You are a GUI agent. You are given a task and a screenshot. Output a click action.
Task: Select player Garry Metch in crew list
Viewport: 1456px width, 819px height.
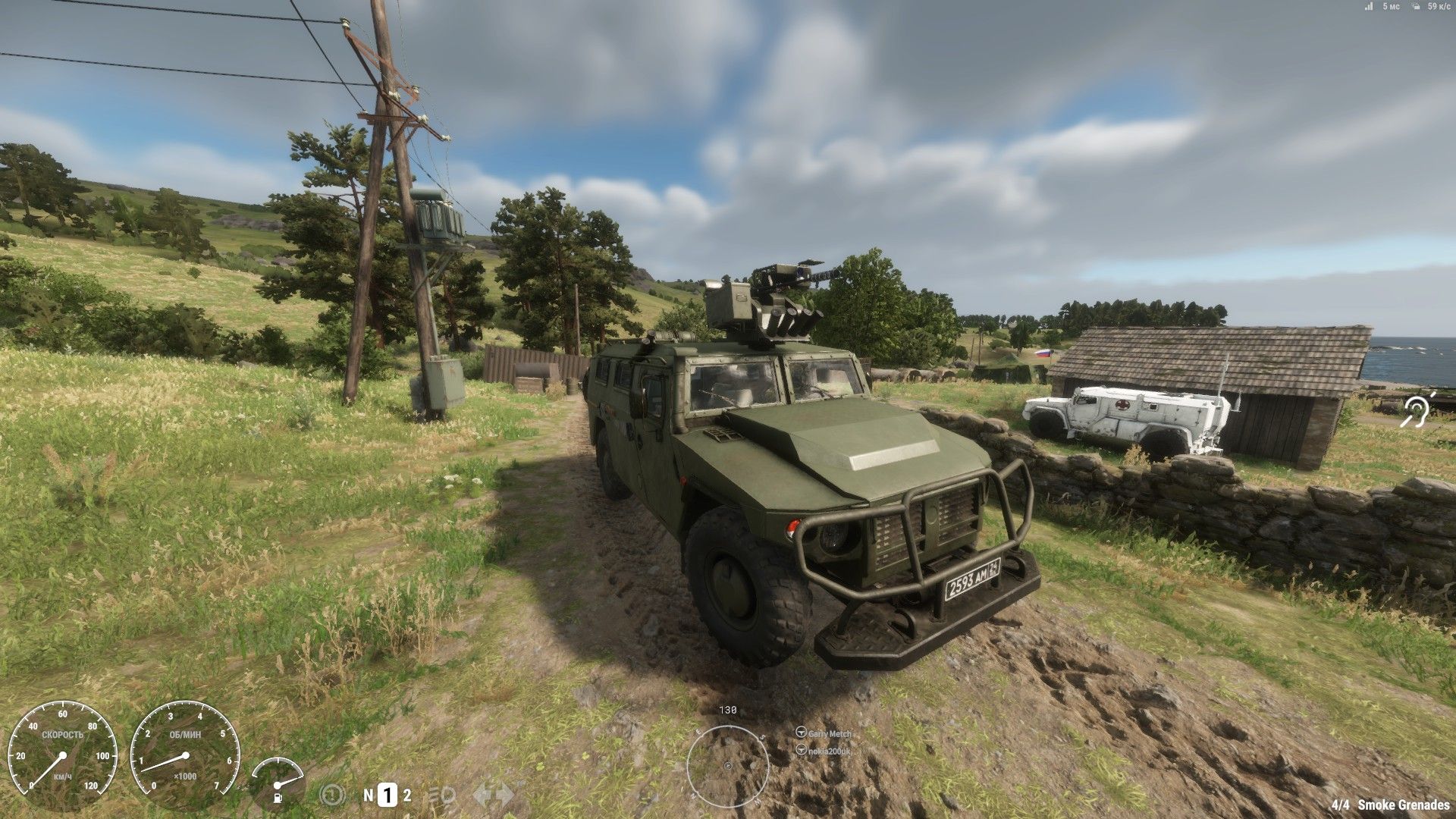(829, 733)
